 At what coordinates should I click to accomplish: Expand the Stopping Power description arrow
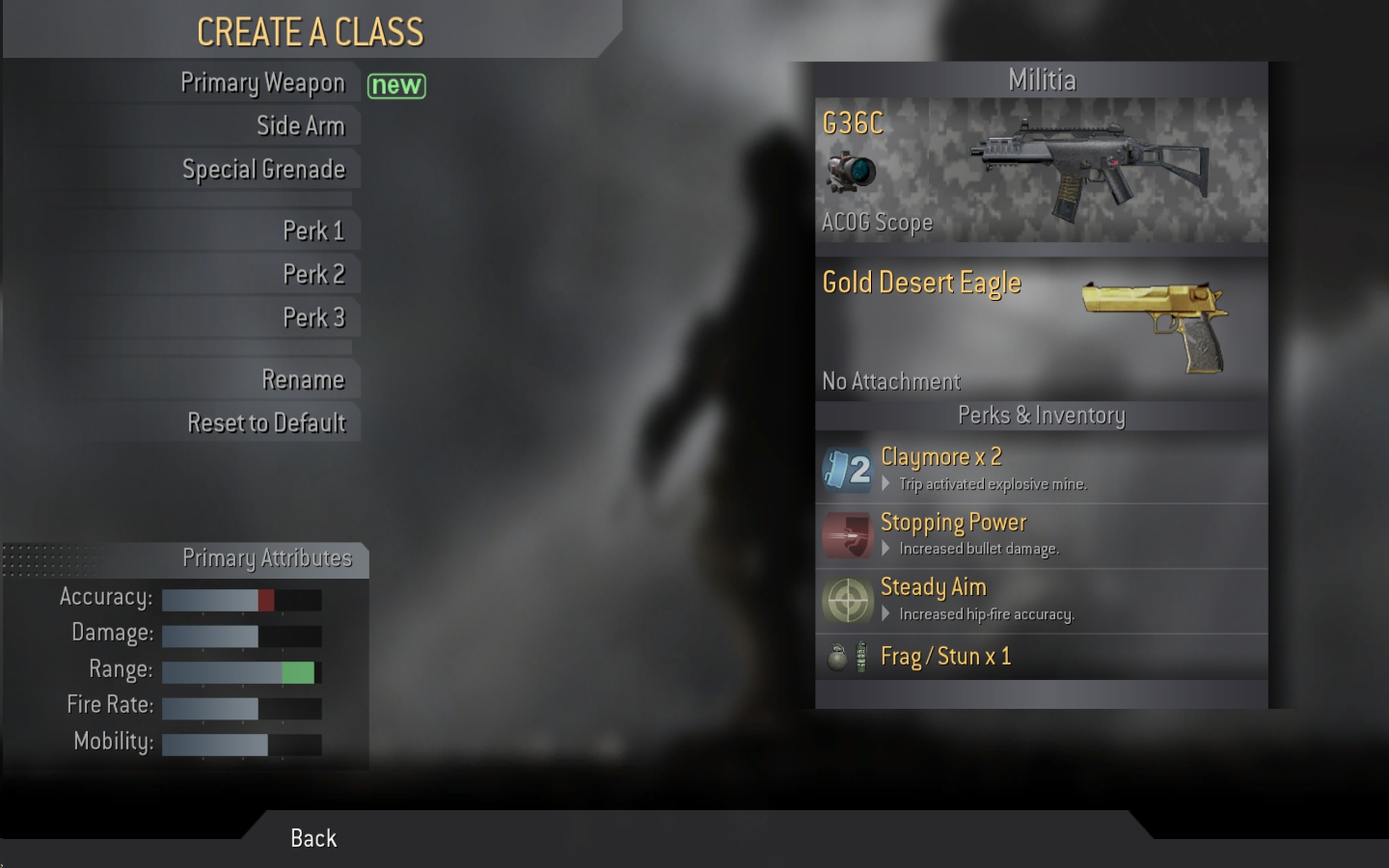[x=886, y=549]
